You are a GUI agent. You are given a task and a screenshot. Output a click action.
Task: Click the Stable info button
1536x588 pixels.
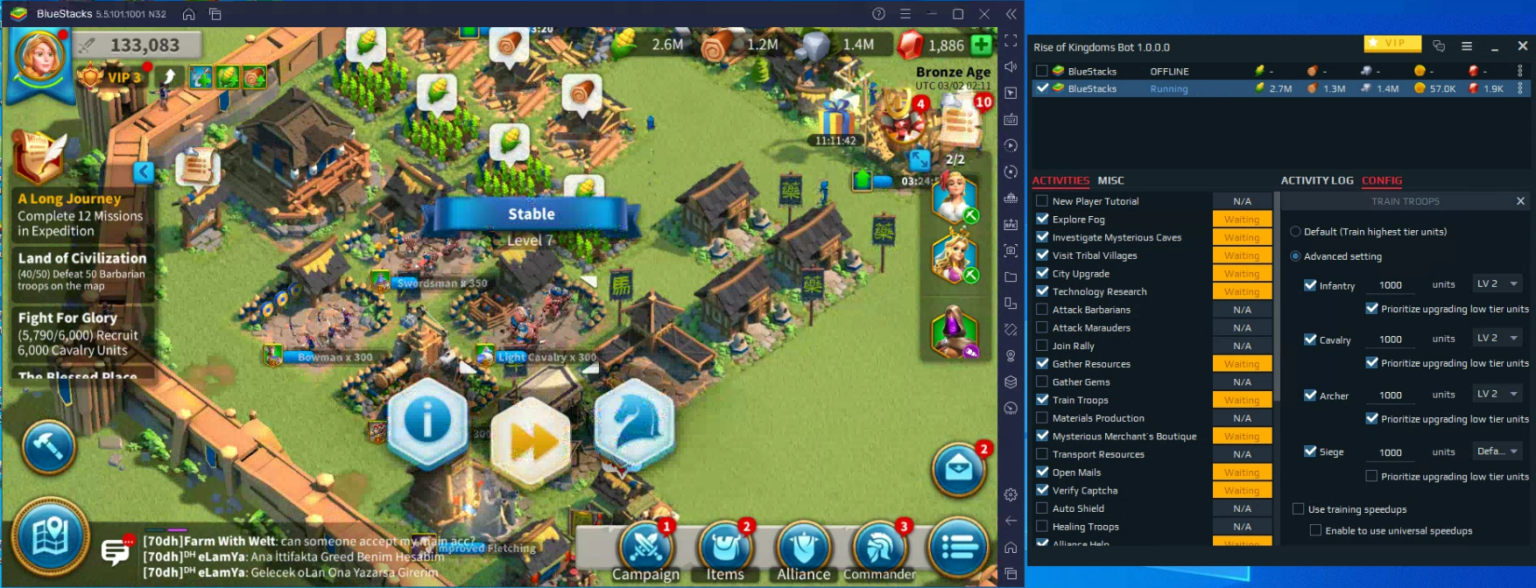point(427,423)
